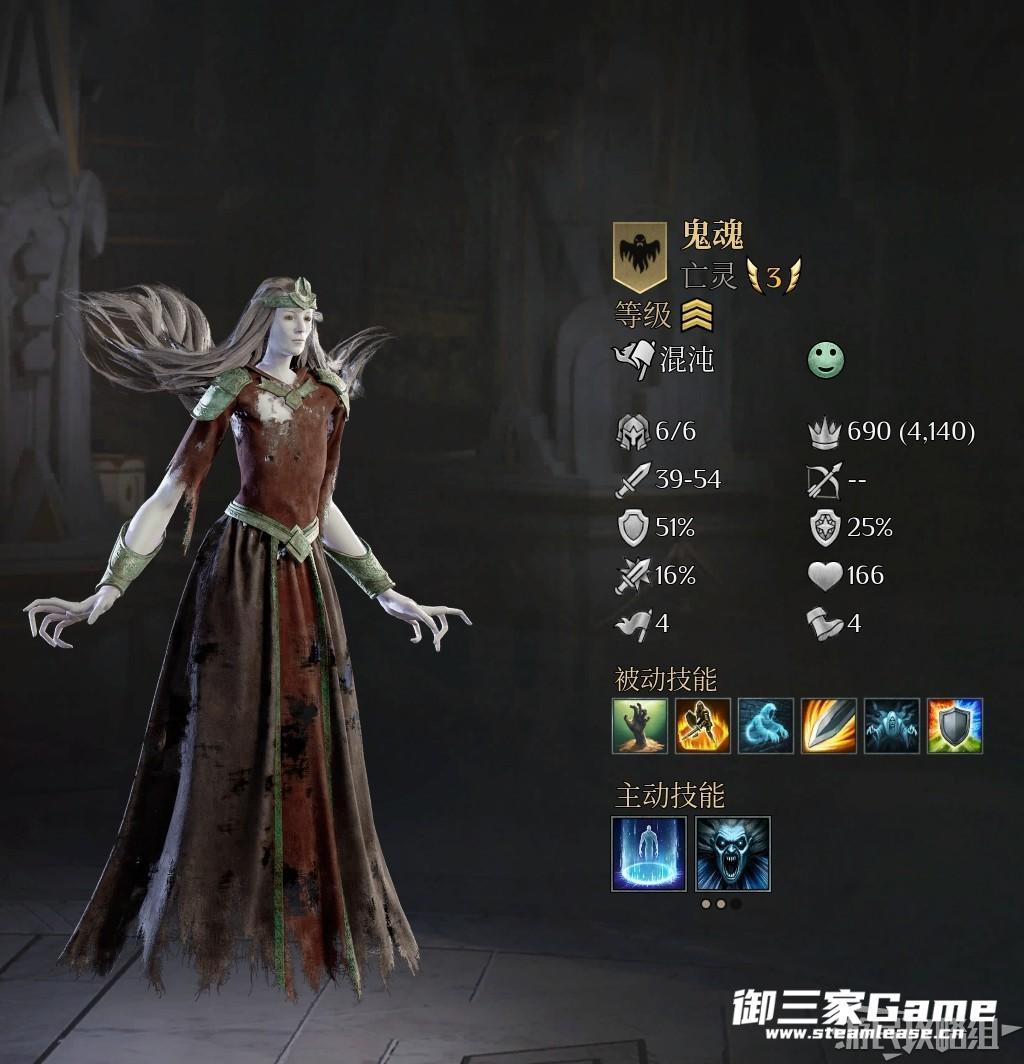This screenshot has height=1064, width=1024.
Task: Inspect the crawling blue ghost passive skill
Action: pyautogui.click(x=766, y=725)
